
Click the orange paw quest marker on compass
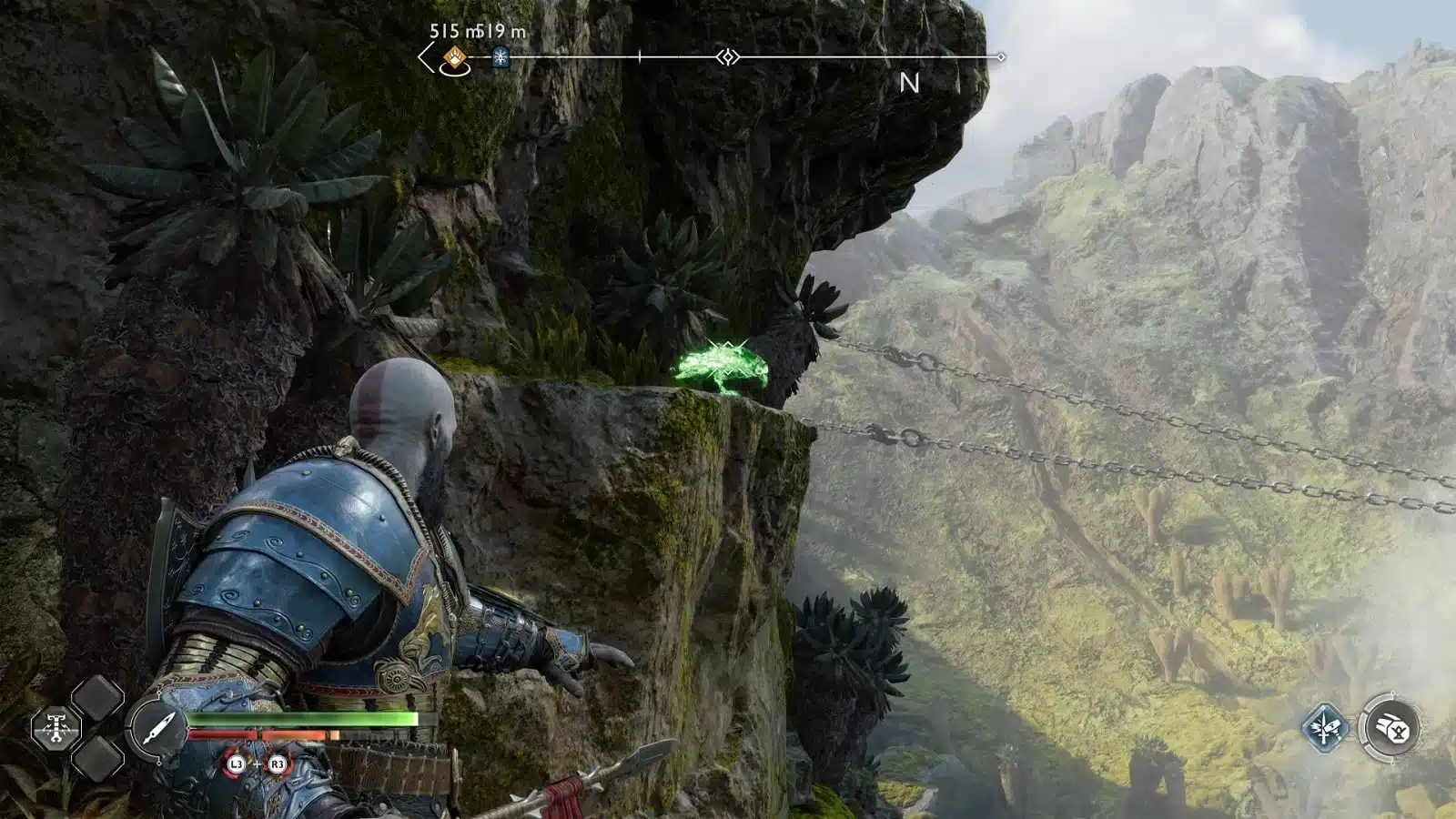tap(454, 59)
